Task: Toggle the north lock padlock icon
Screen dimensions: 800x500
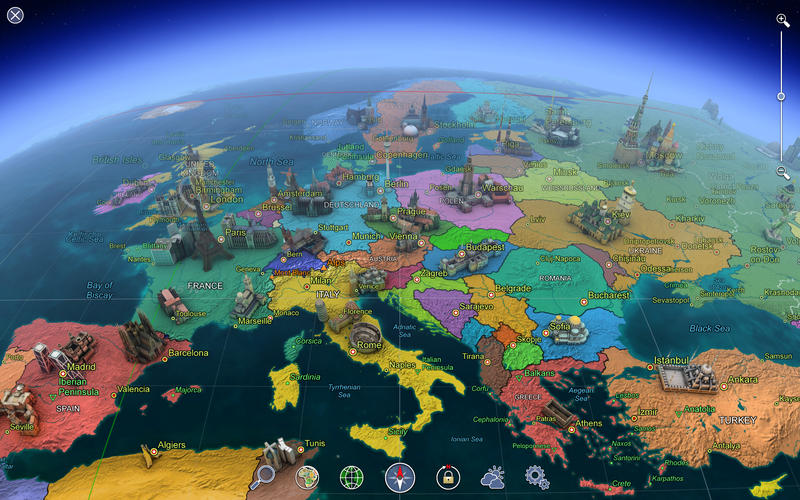Action: coord(446,478)
